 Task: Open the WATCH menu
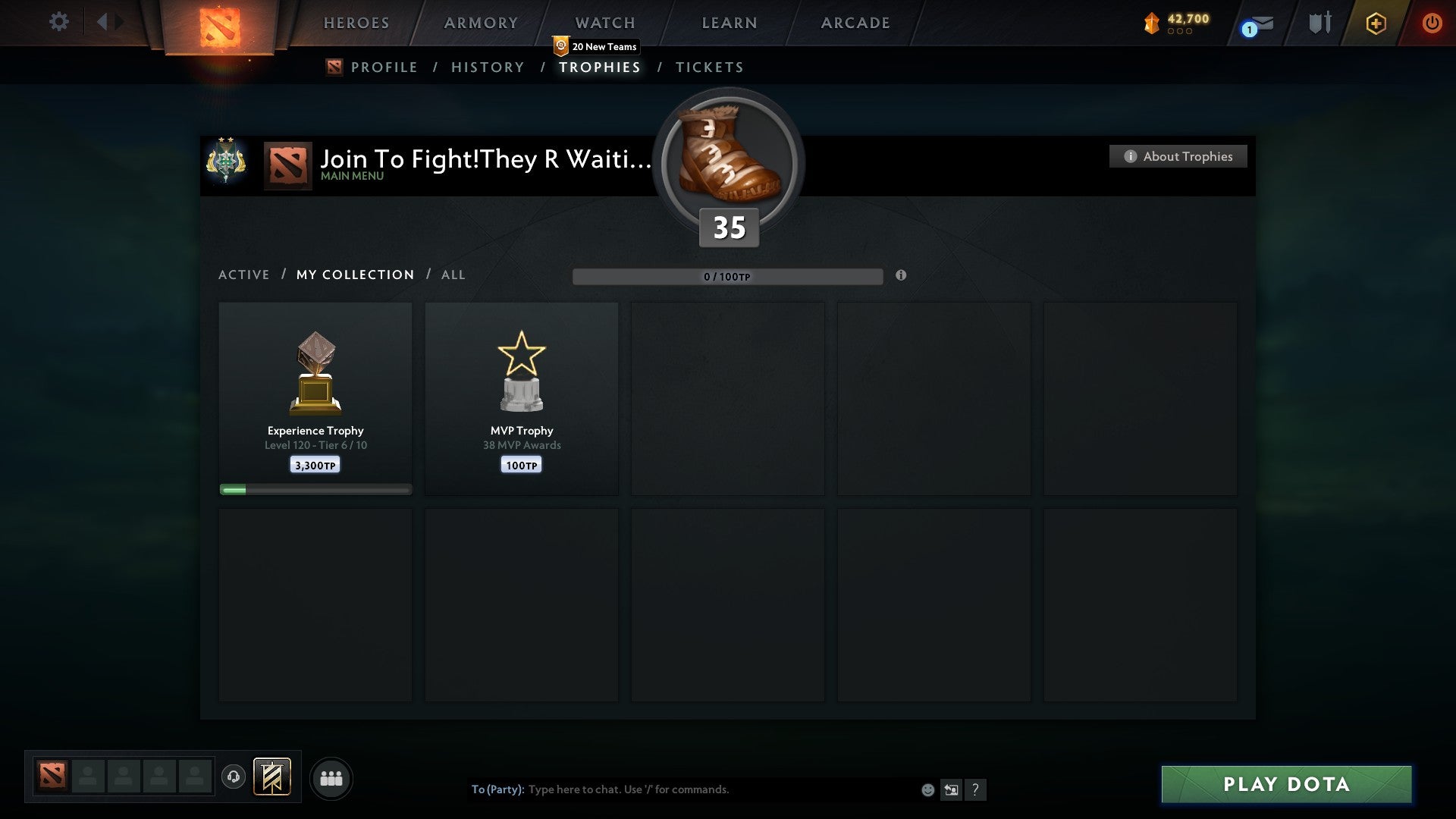coord(604,23)
